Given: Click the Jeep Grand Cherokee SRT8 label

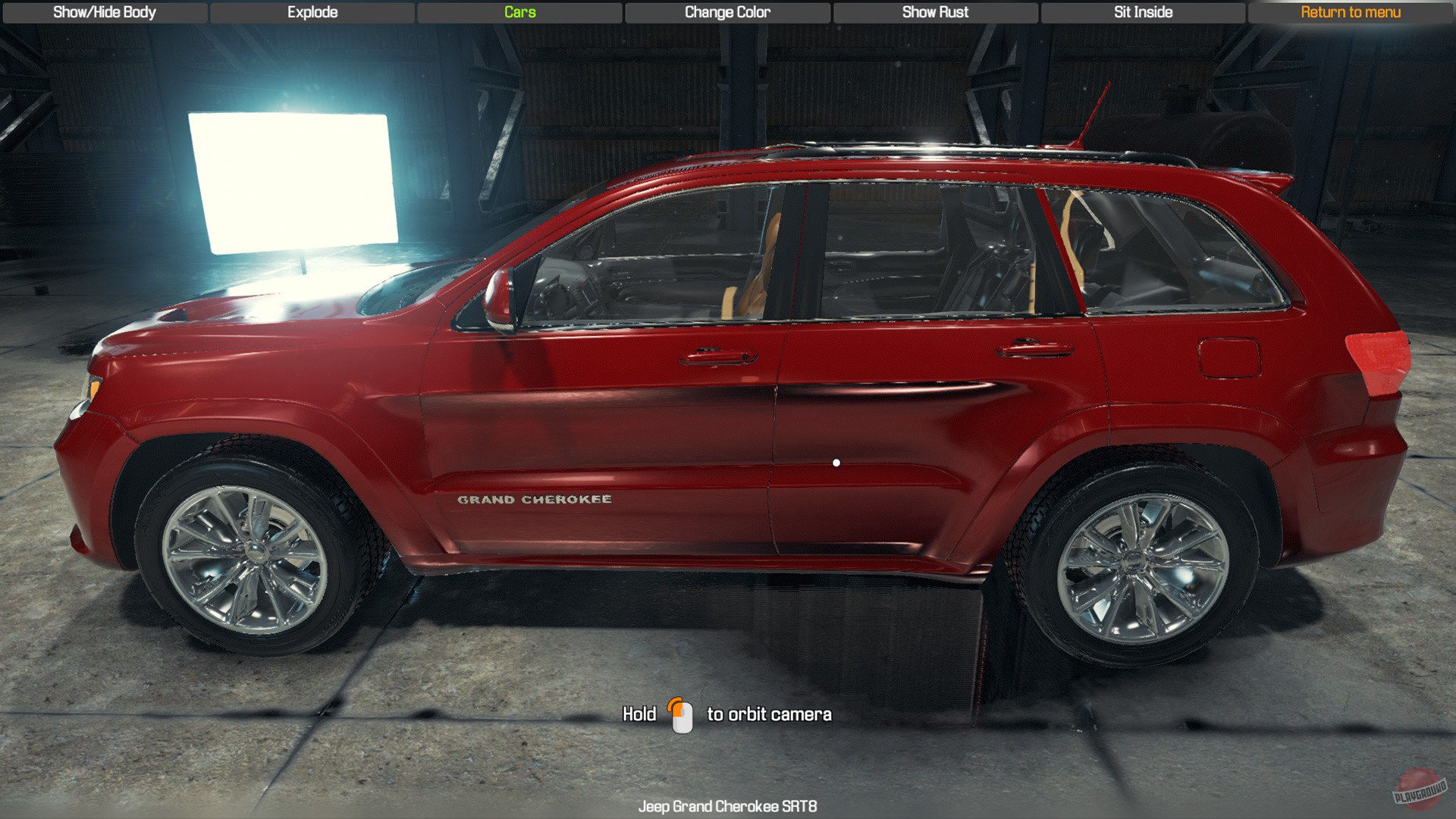Looking at the screenshot, I should tap(727, 808).
